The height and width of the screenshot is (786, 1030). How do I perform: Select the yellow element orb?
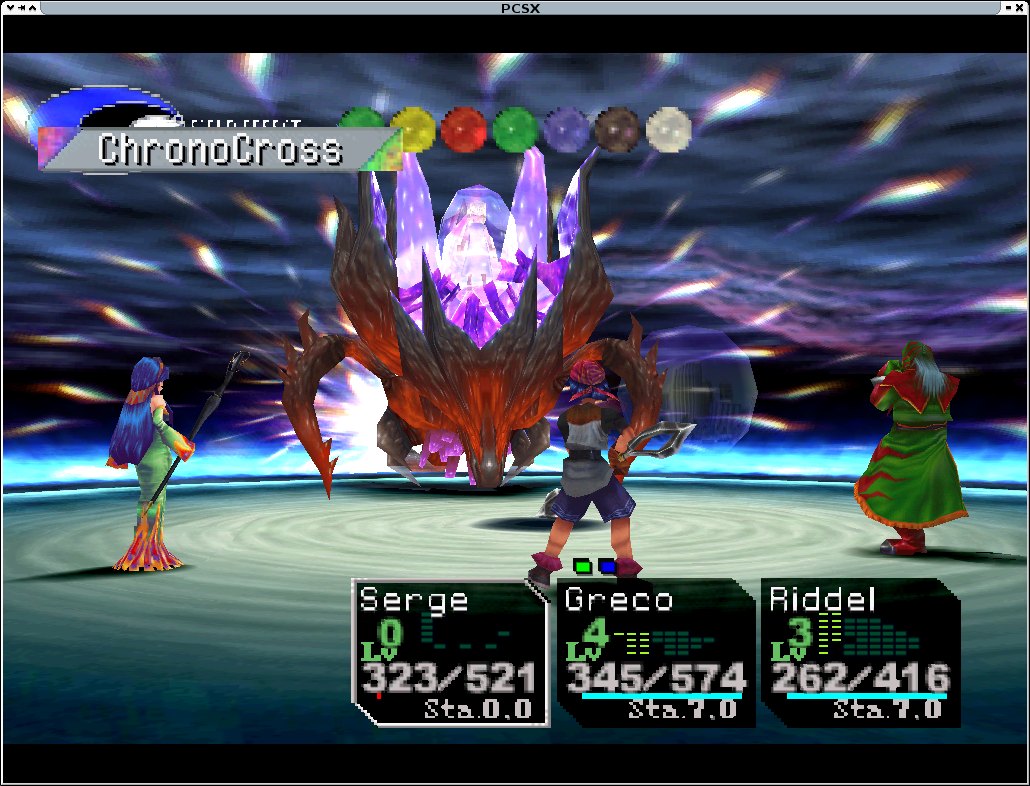tap(412, 128)
